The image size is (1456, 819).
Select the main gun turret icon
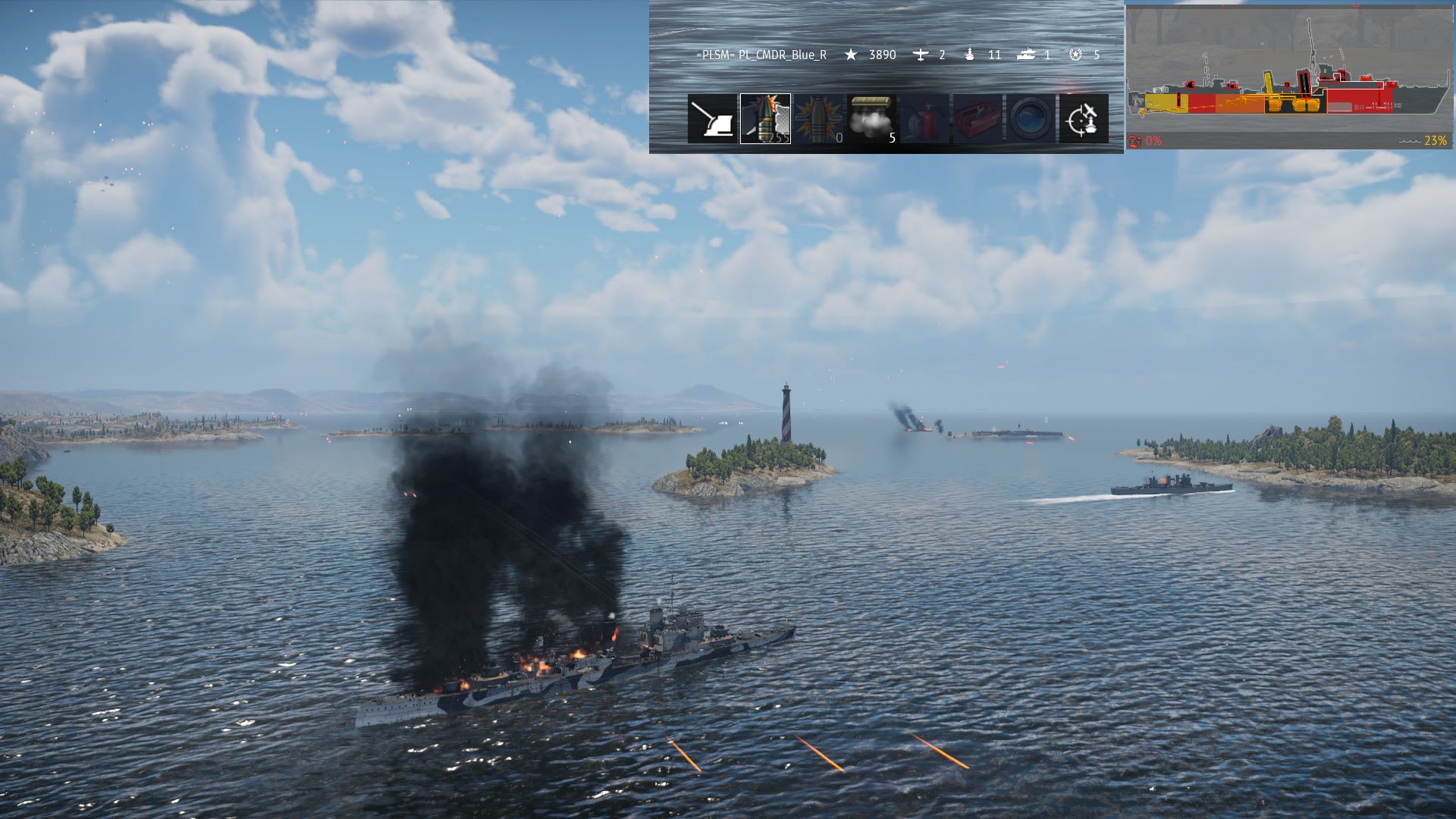[712, 119]
